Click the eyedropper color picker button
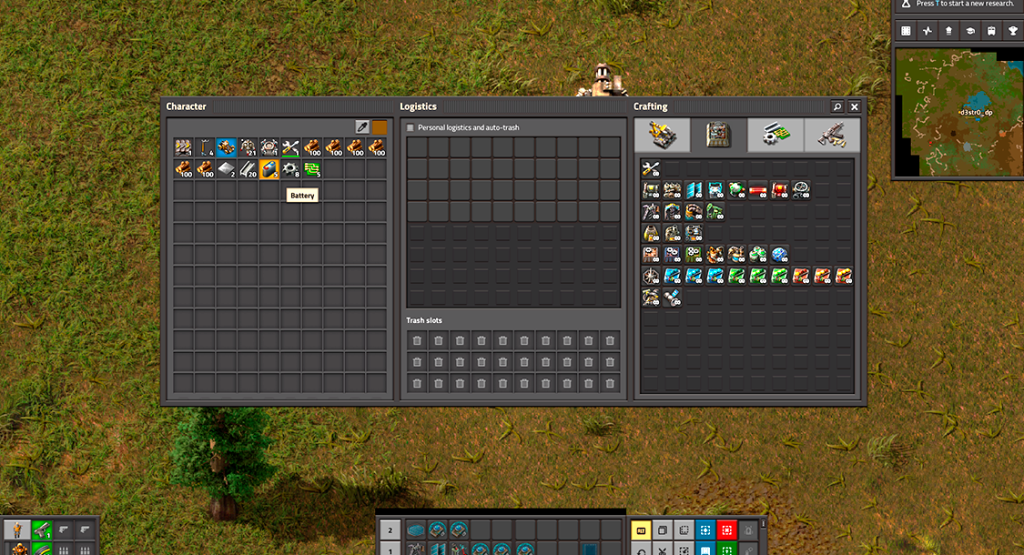1024x555 pixels. click(362, 127)
